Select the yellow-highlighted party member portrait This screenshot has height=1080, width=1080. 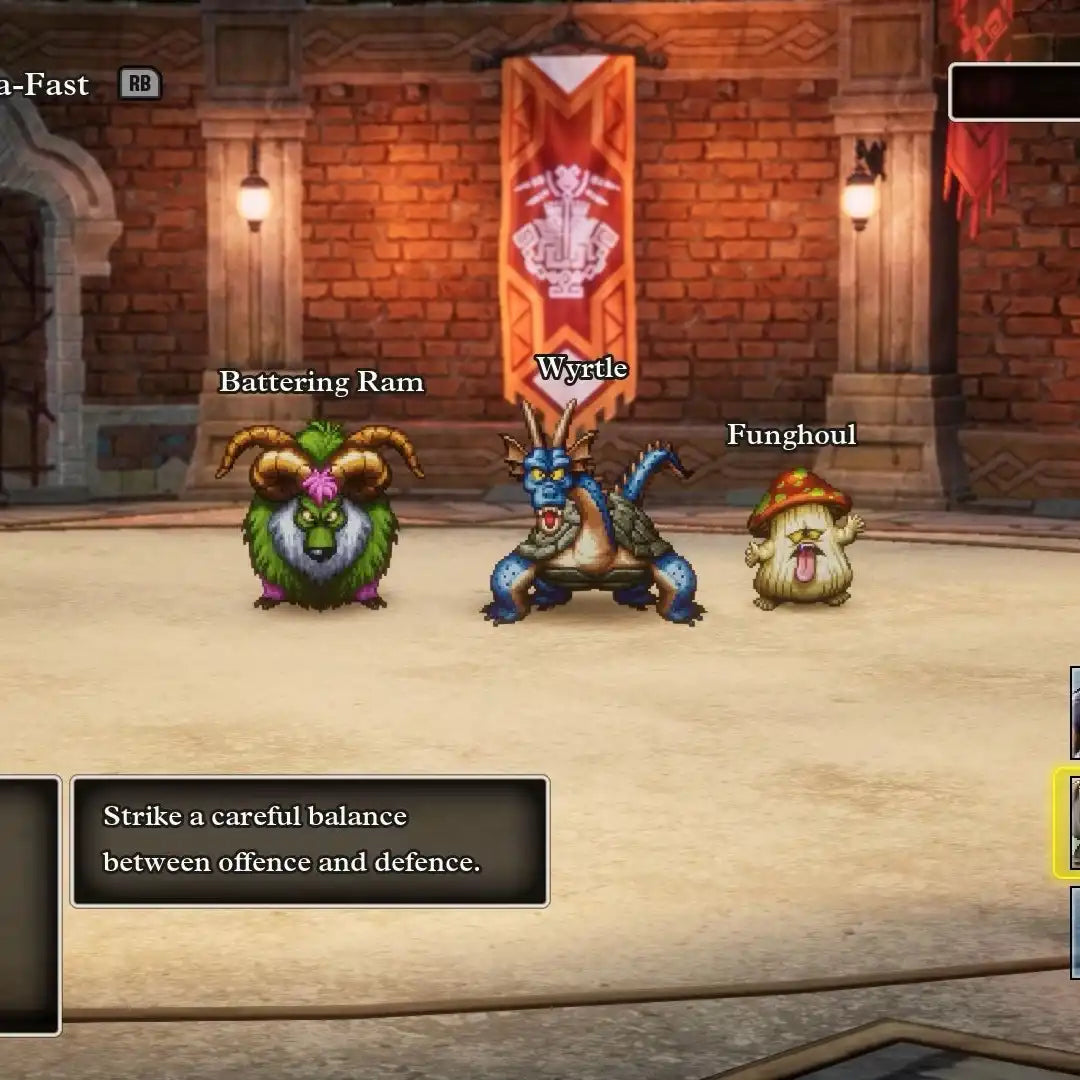tap(1070, 822)
